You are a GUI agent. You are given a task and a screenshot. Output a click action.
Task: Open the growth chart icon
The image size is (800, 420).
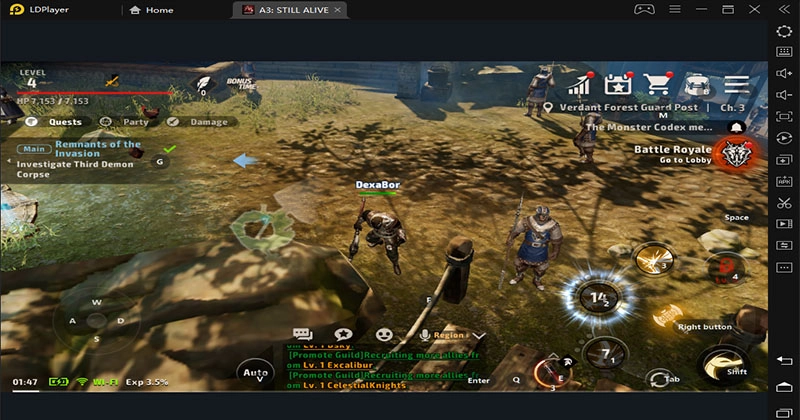coord(577,84)
